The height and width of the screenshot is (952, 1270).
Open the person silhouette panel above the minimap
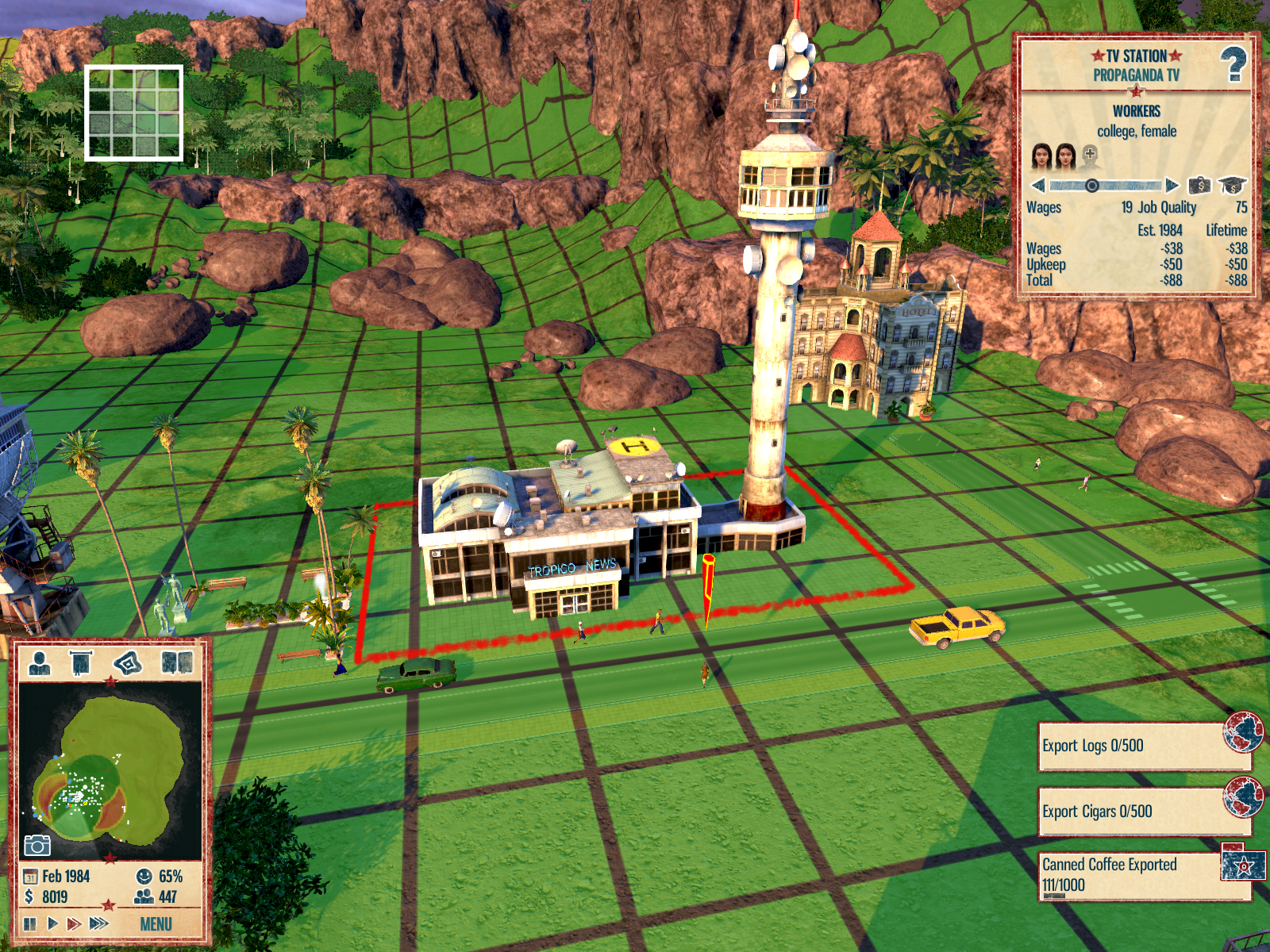pyautogui.click(x=40, y=662)
